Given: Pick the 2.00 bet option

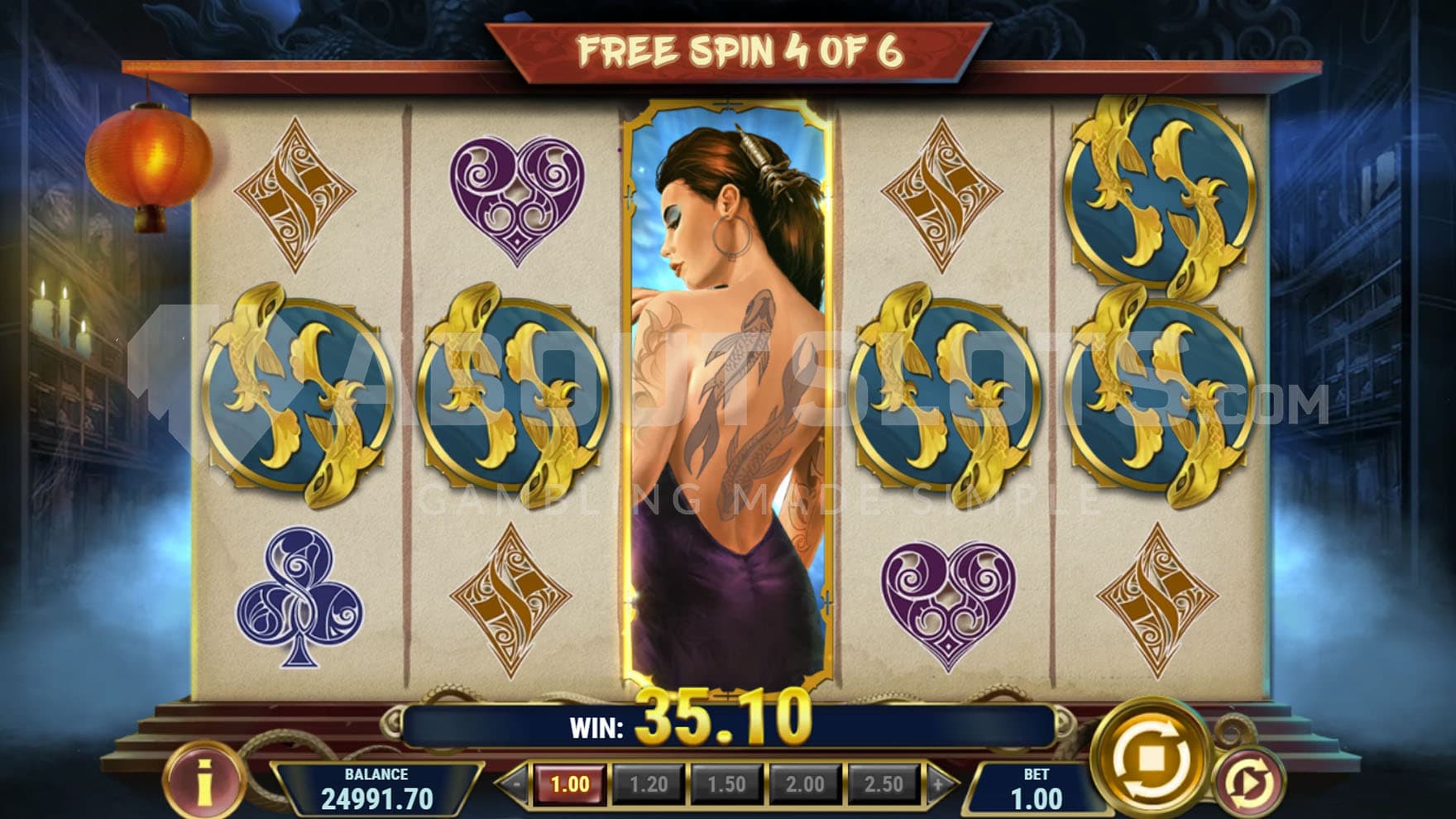Looking at the screenshot, I should [805, 784].
